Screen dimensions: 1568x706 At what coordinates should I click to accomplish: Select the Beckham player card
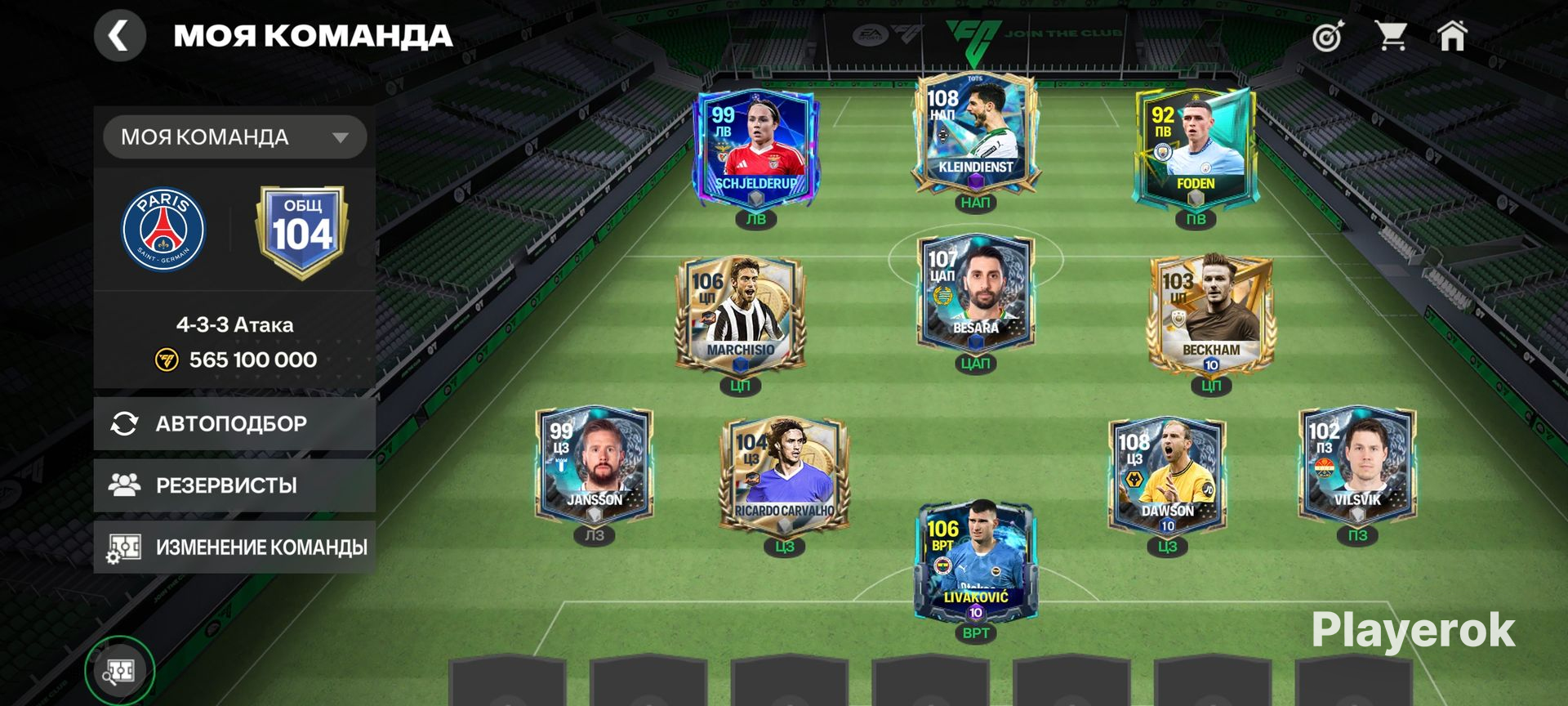coord(1210,315)
